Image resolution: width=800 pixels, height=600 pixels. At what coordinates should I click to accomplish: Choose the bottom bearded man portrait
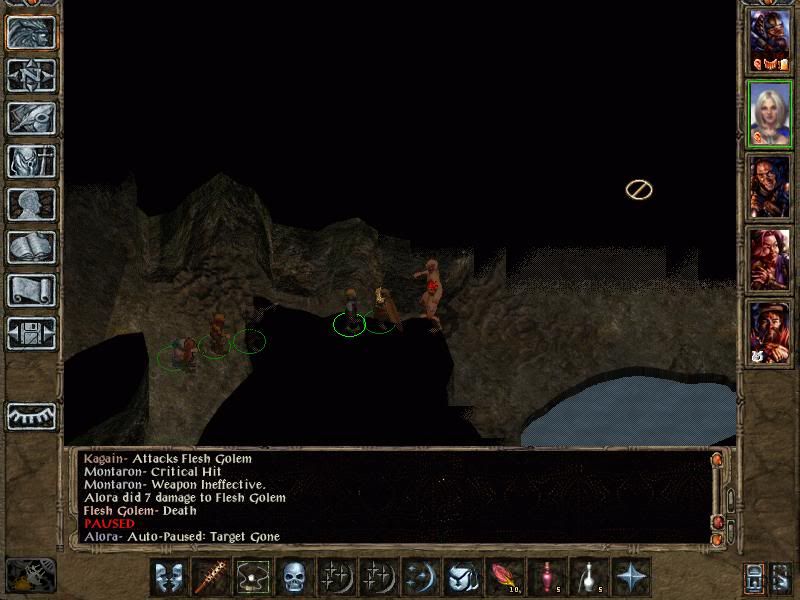point(770,331)
